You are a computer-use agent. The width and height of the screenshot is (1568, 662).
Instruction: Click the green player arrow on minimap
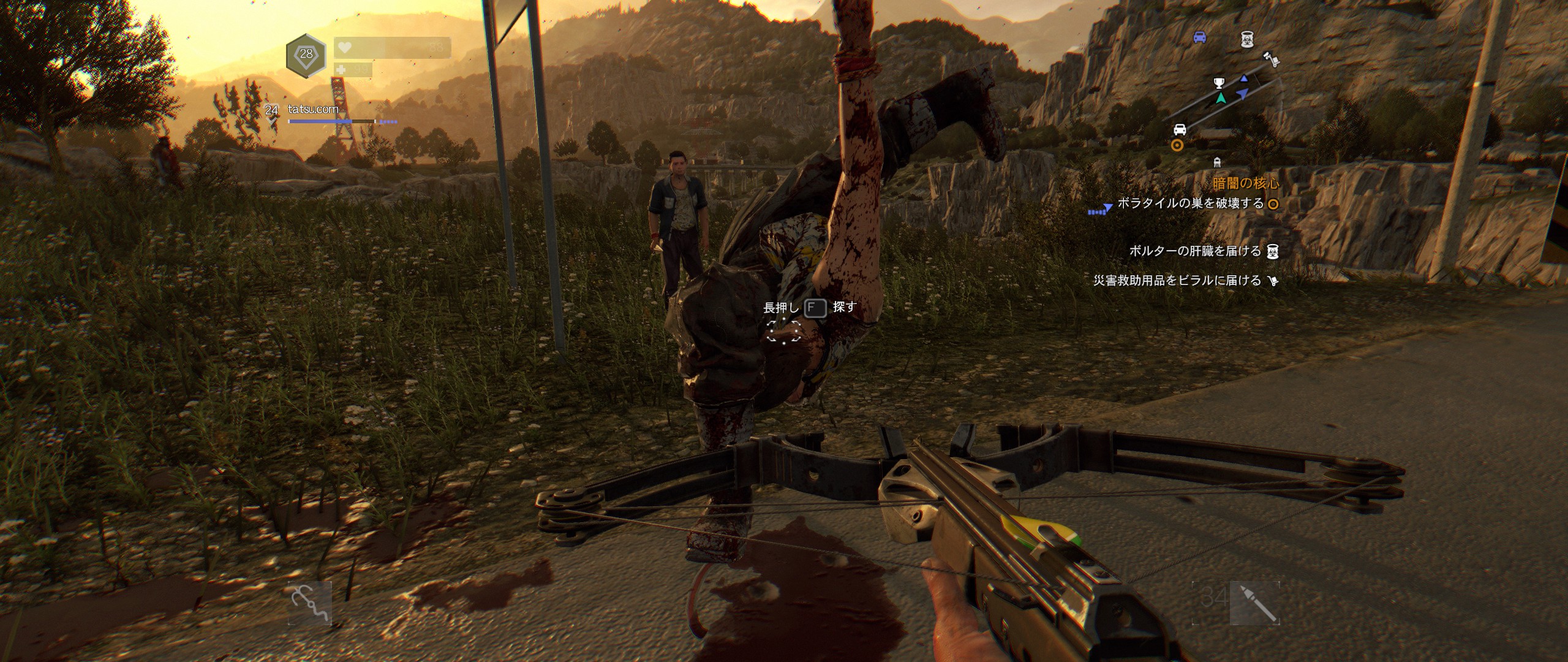point(1221,98)
